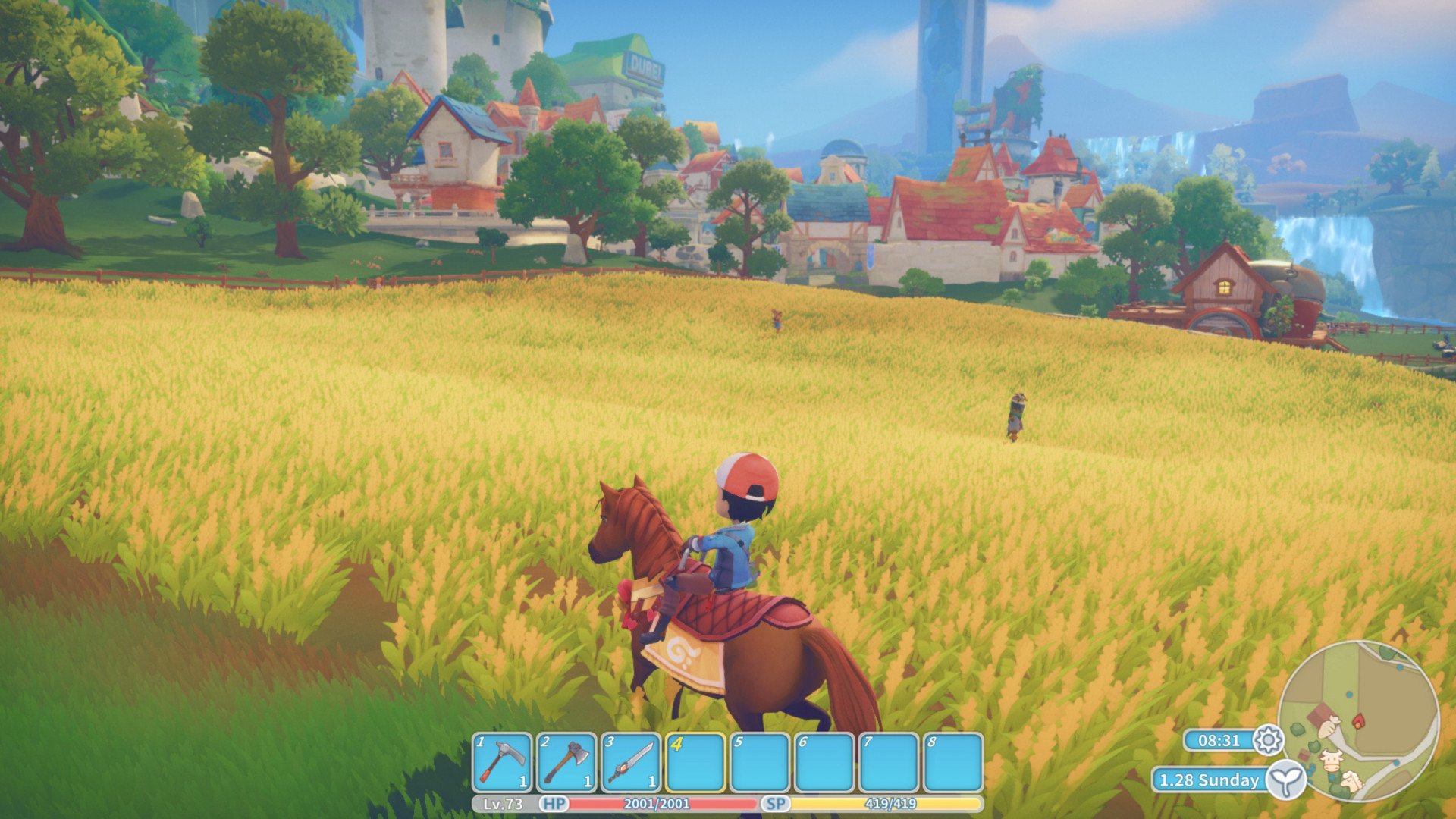Click the sack marker on the minimap
This screenshot has width=1456, height=819.
[1329, 729]
